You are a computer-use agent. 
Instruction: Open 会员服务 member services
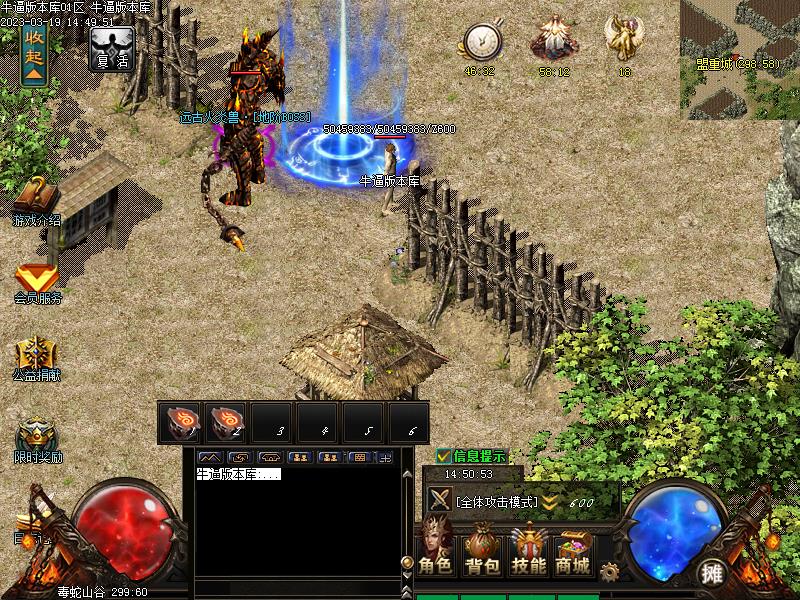[37, 283]
